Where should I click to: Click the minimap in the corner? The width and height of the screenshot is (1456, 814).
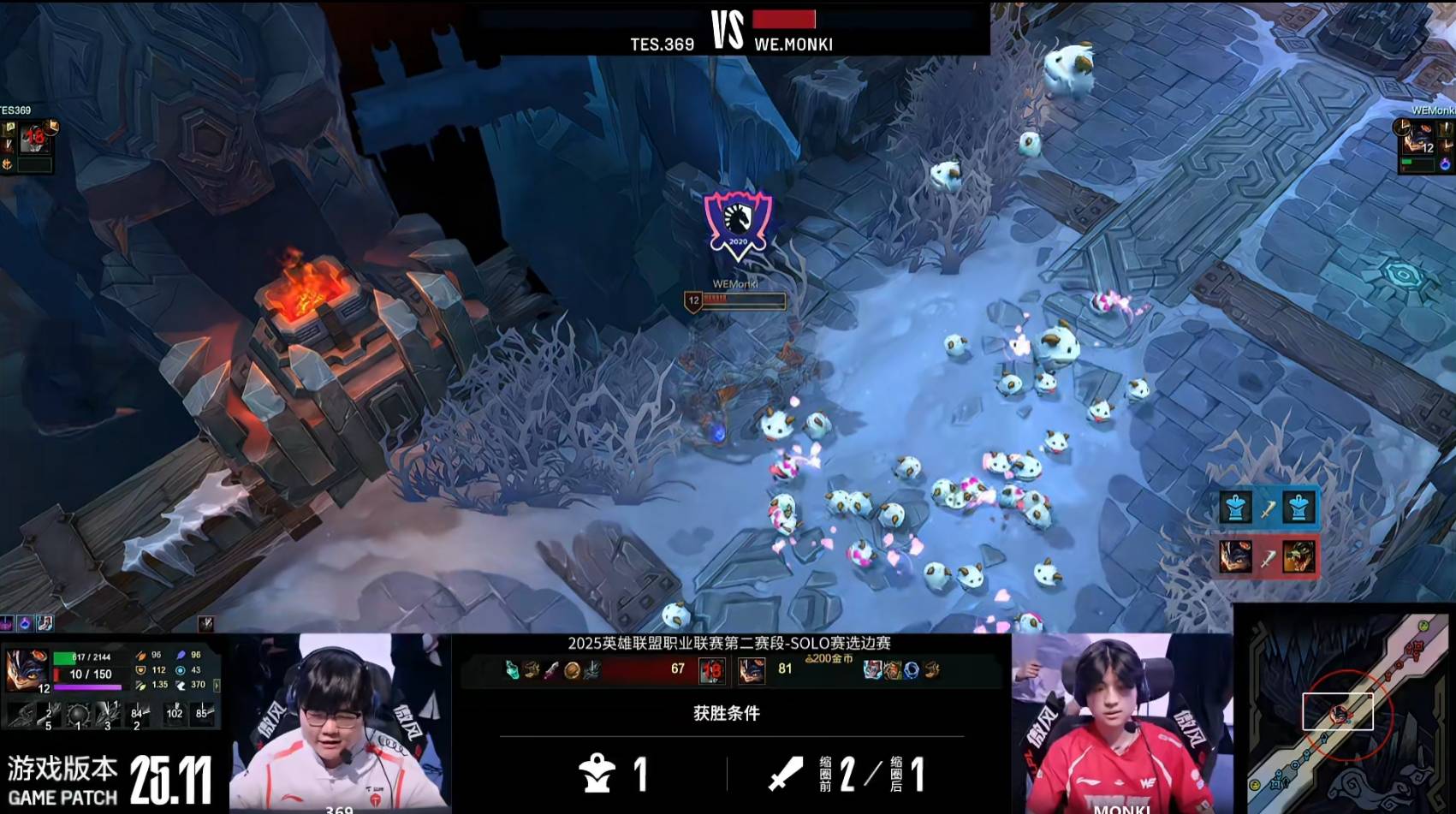click(1346, 709)
